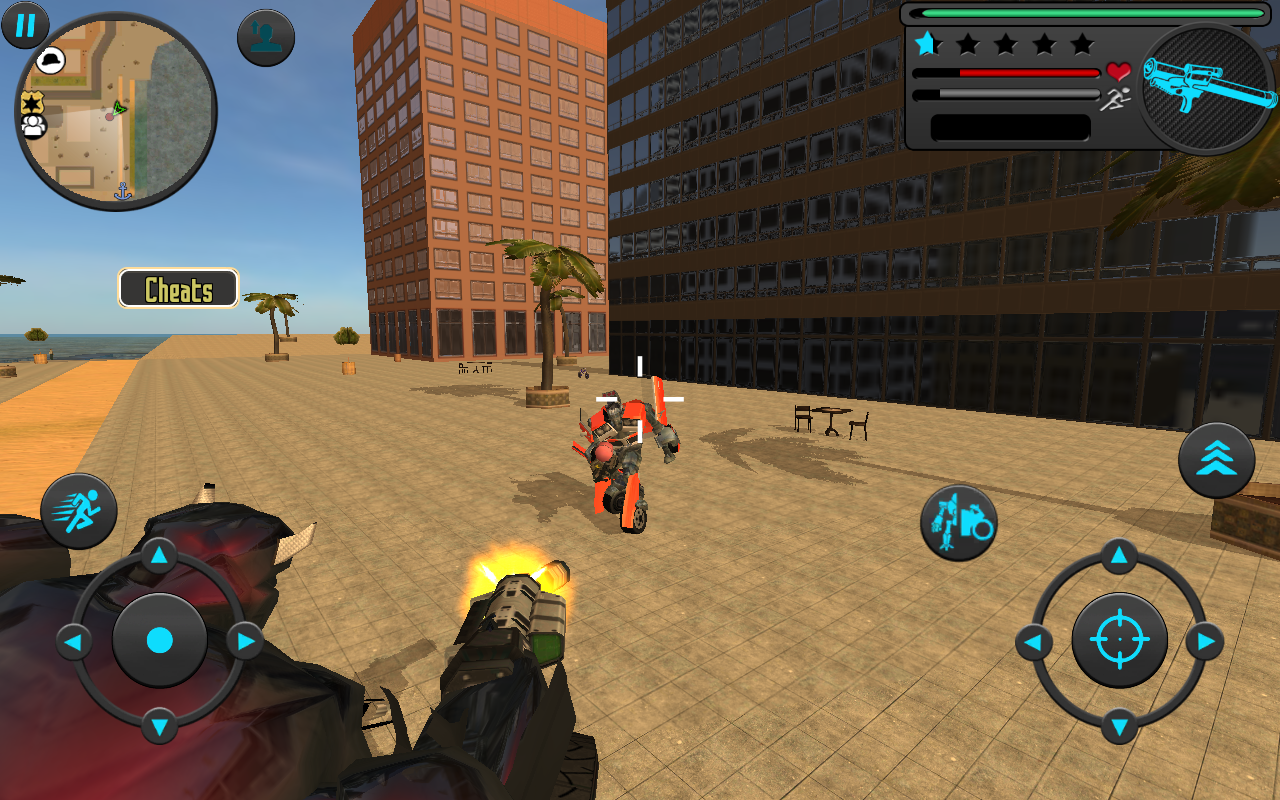Click the black ammo bar below the stamina bar
The height and width of the screenshot is (800, 1280).
pyautogui.click(x=1010, y=127)
